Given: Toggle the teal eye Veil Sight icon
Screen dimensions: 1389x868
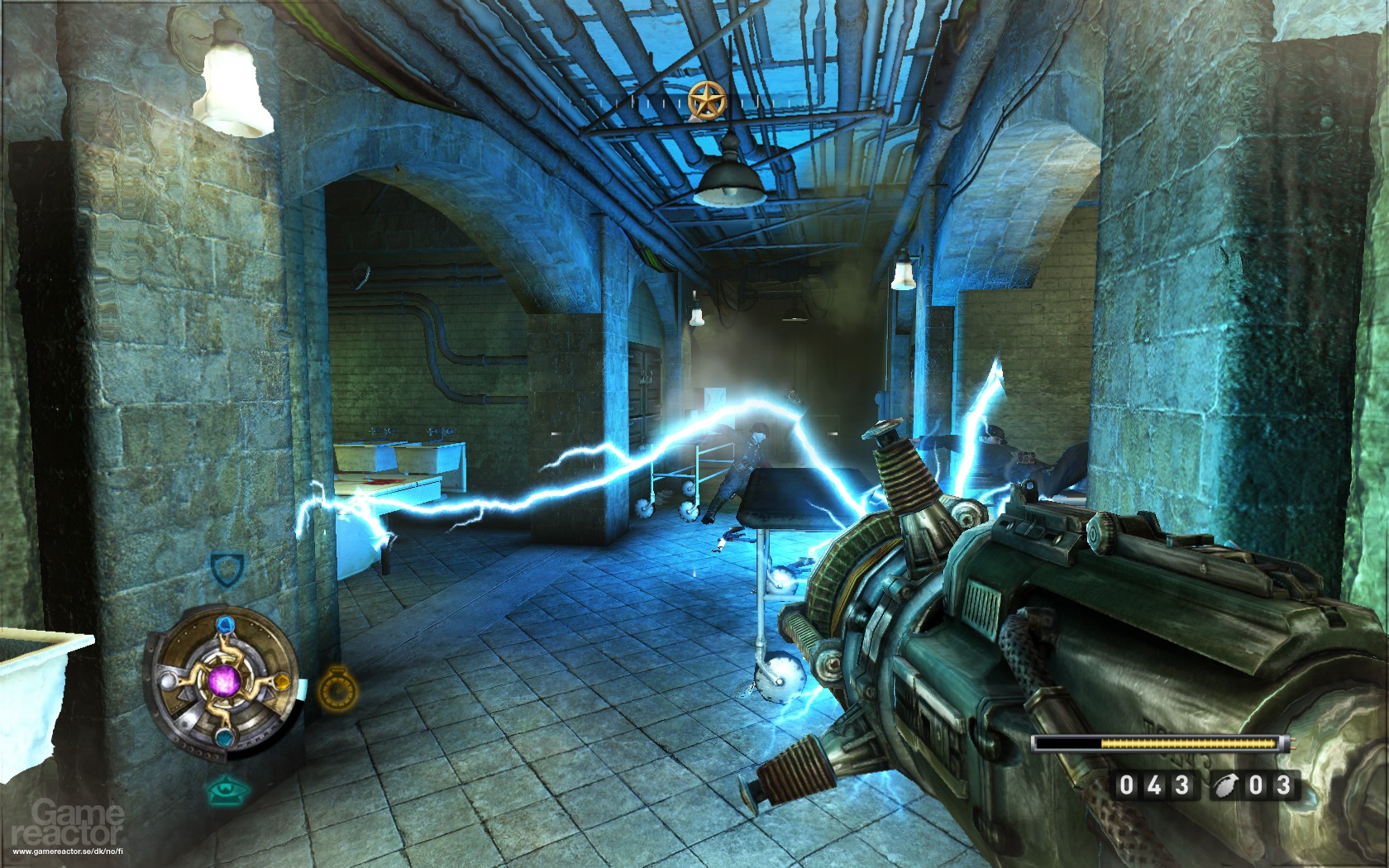Looking at the screenshot, I should tap(224, 789).
